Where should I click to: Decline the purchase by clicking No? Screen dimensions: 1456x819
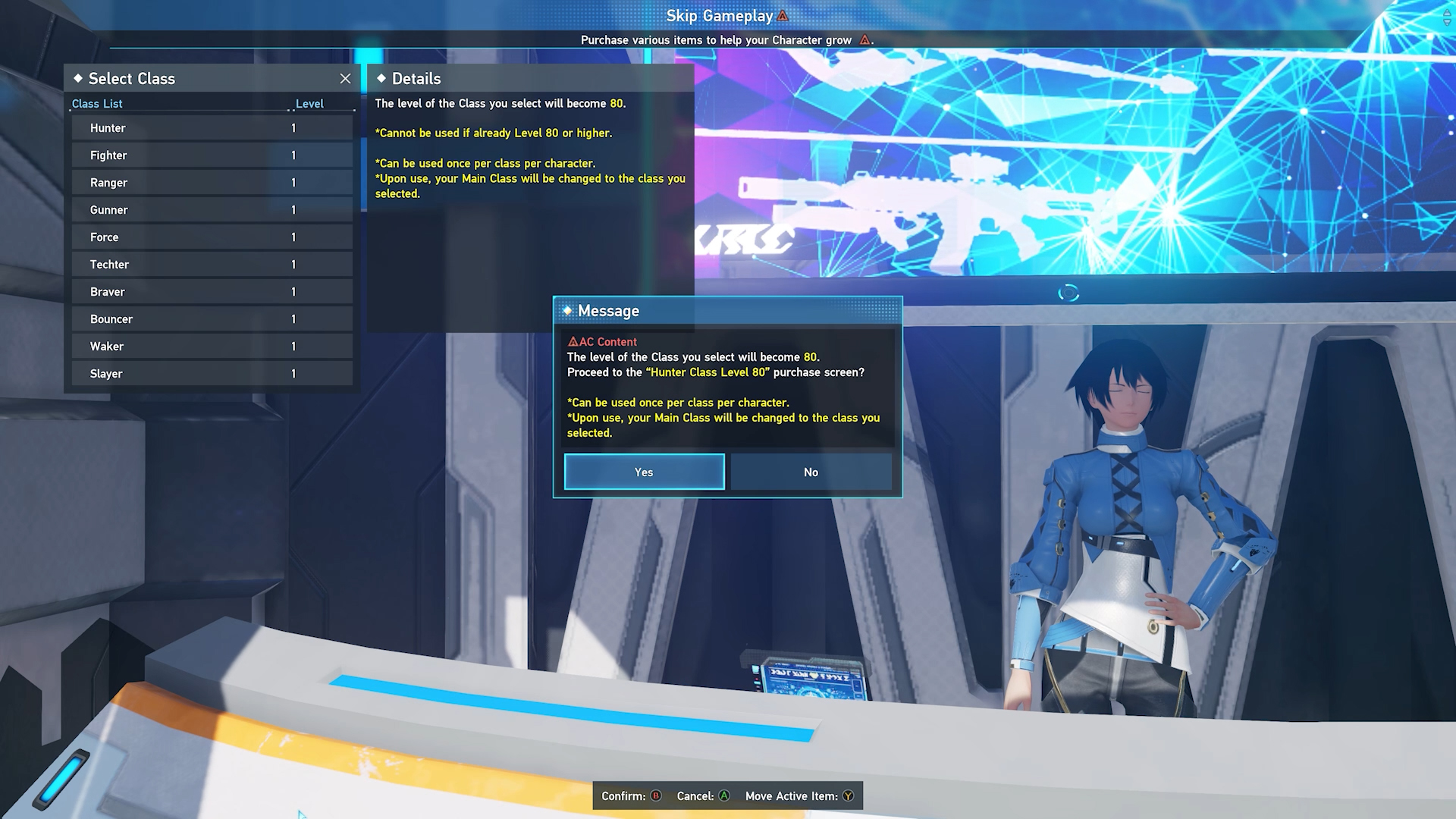pyautogui.click(x=811, y=472)
